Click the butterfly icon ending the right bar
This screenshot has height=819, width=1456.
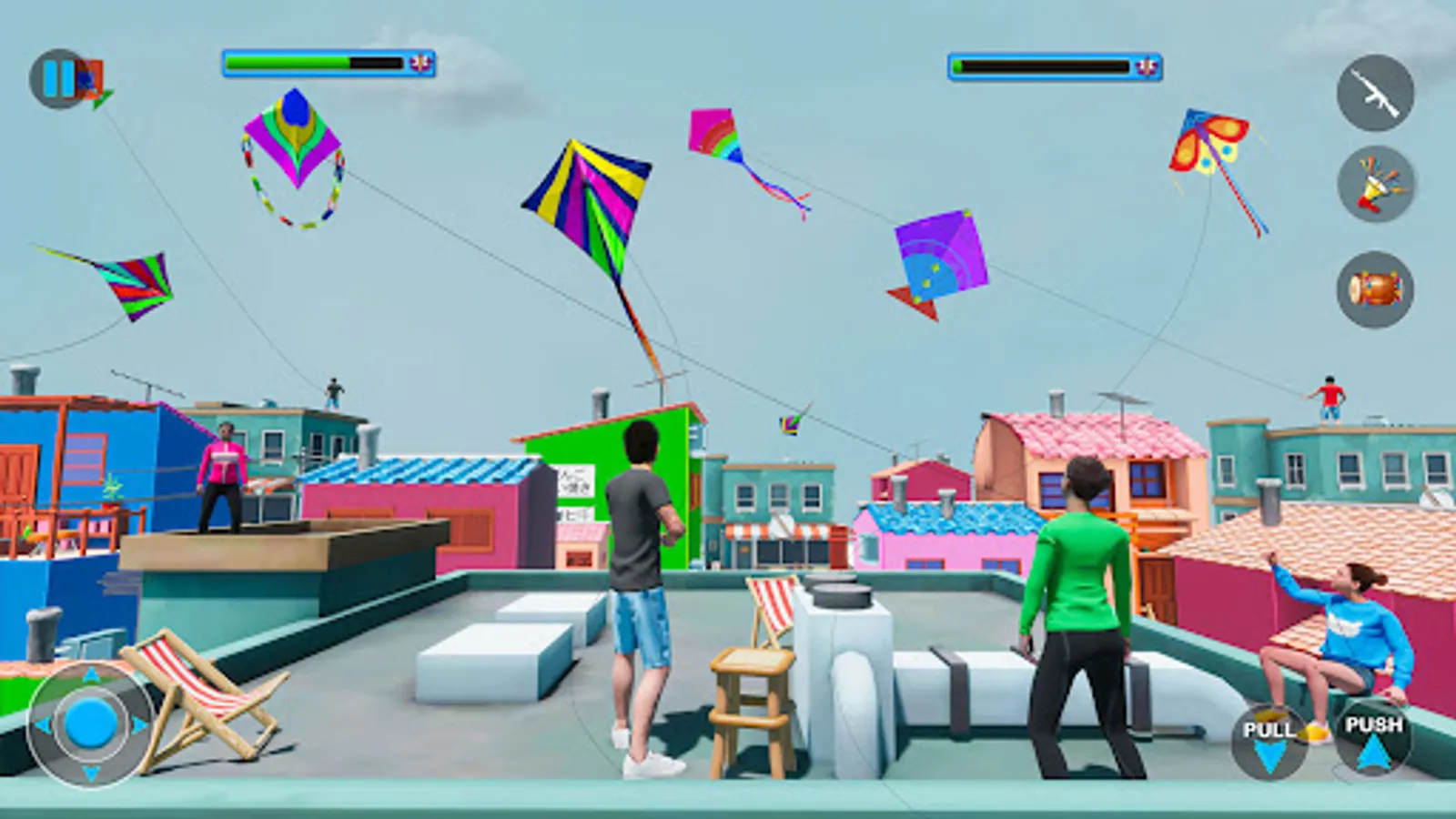[x=1146, y=66]
